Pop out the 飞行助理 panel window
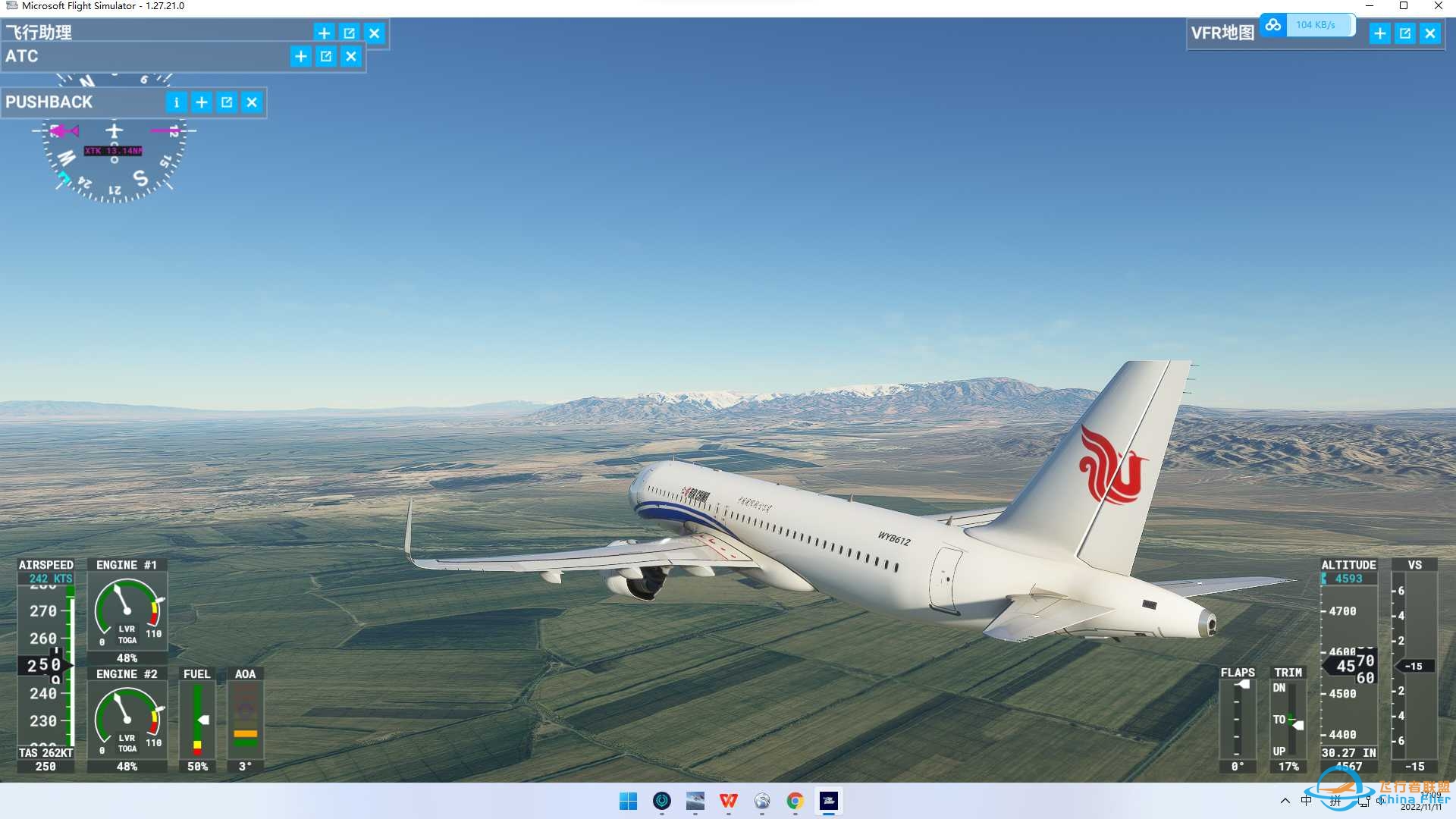This screenshot has width=1456, height=819. pos(349,33)
